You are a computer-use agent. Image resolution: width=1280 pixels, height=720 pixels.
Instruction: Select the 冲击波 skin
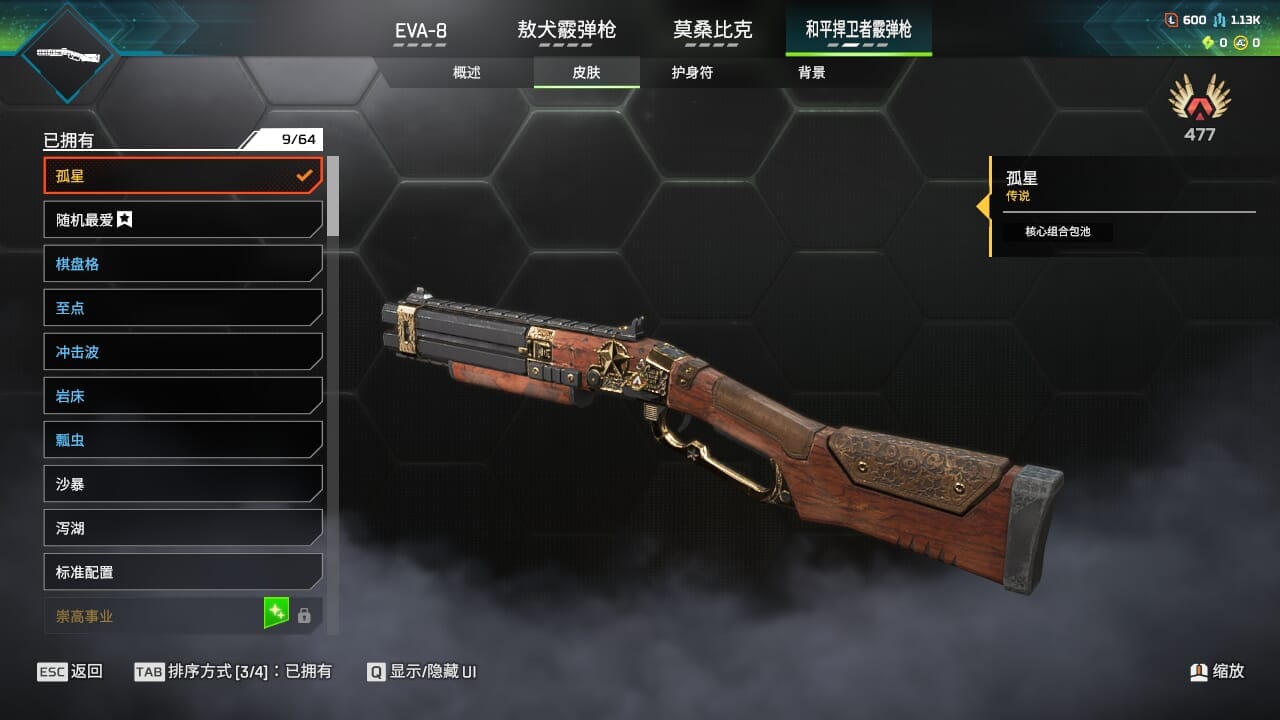[183, 352]
